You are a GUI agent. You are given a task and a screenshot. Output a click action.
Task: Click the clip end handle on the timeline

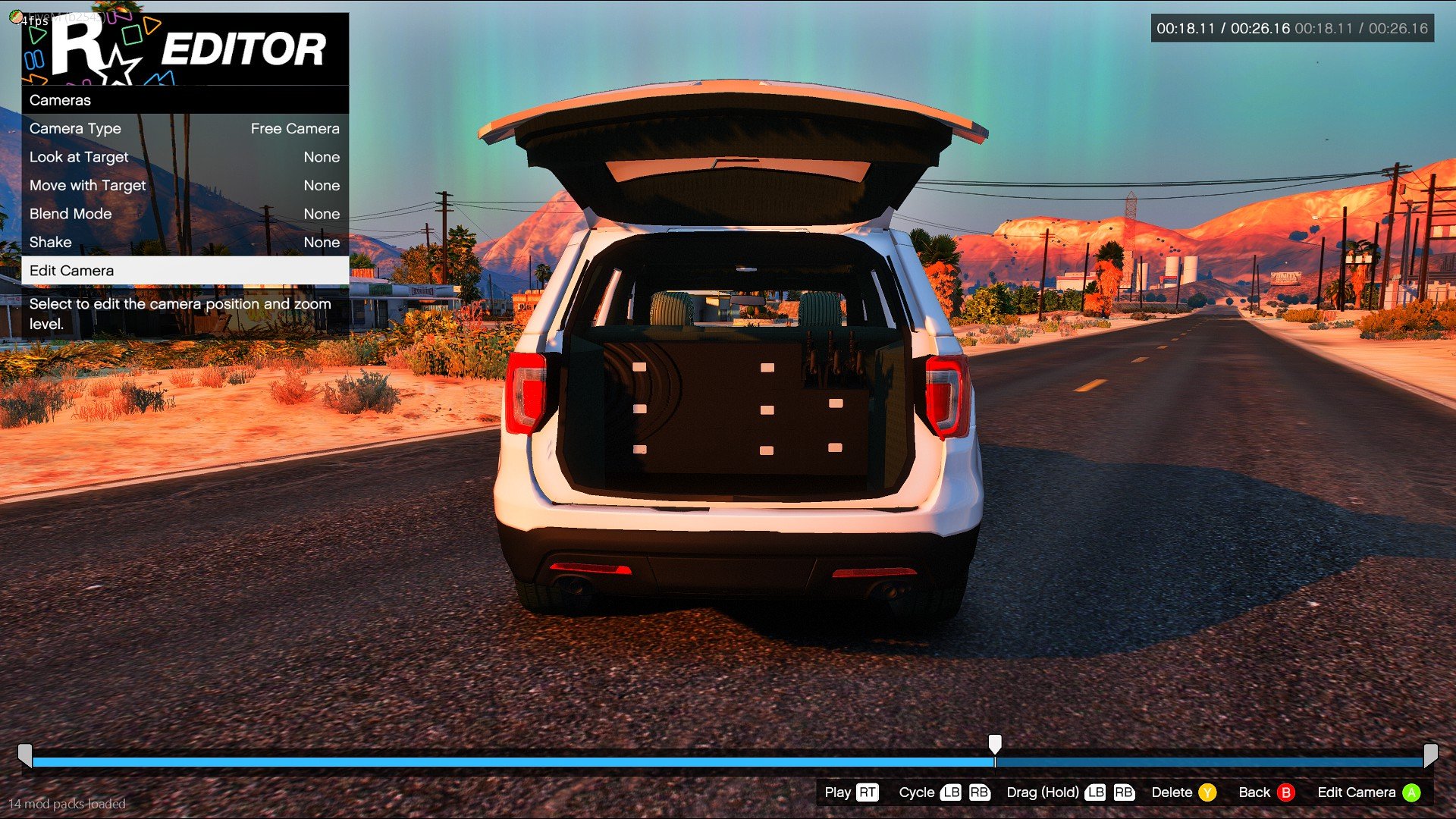click(1430, 755)
